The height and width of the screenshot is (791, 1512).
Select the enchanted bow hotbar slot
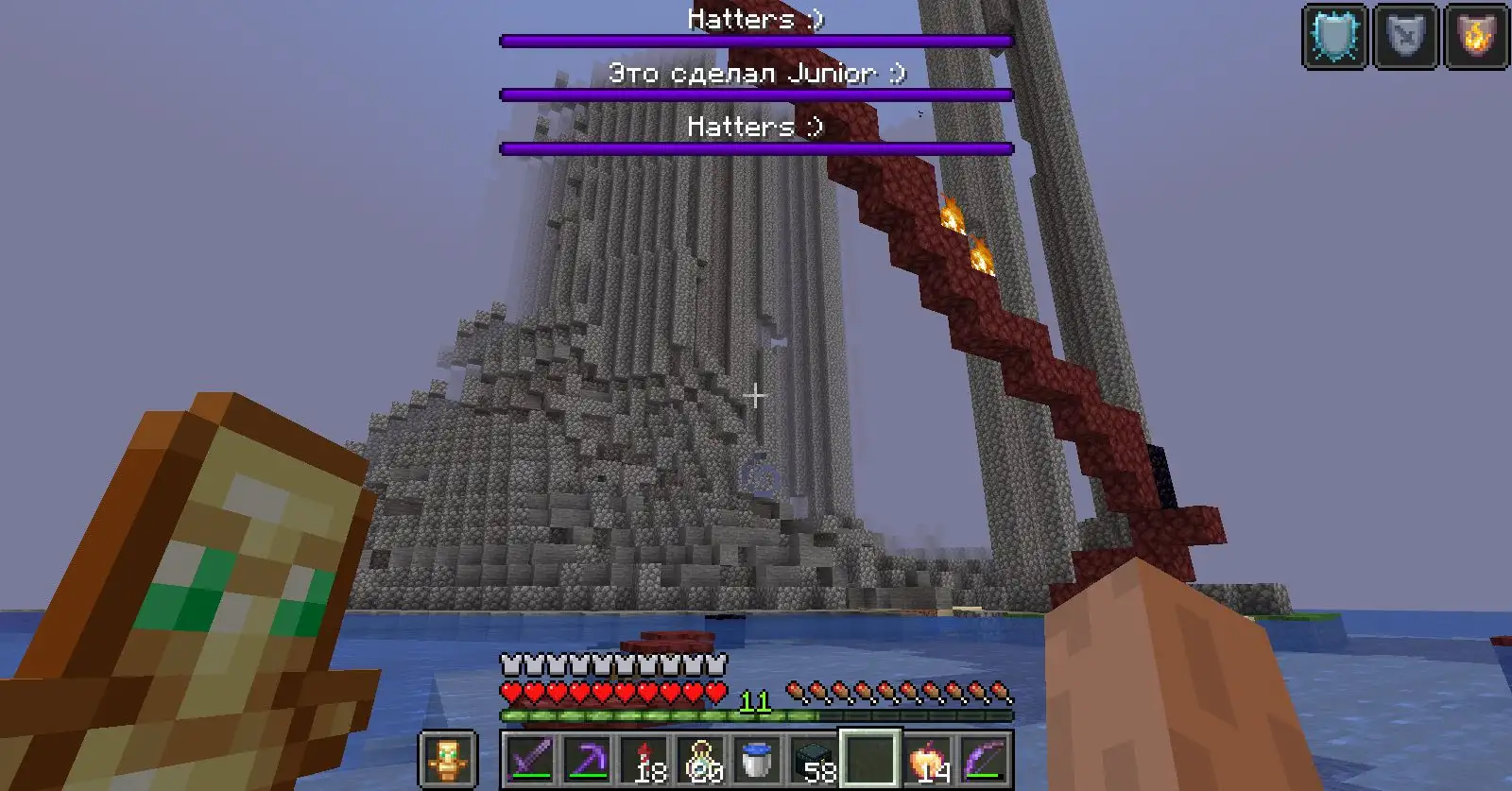984,759
